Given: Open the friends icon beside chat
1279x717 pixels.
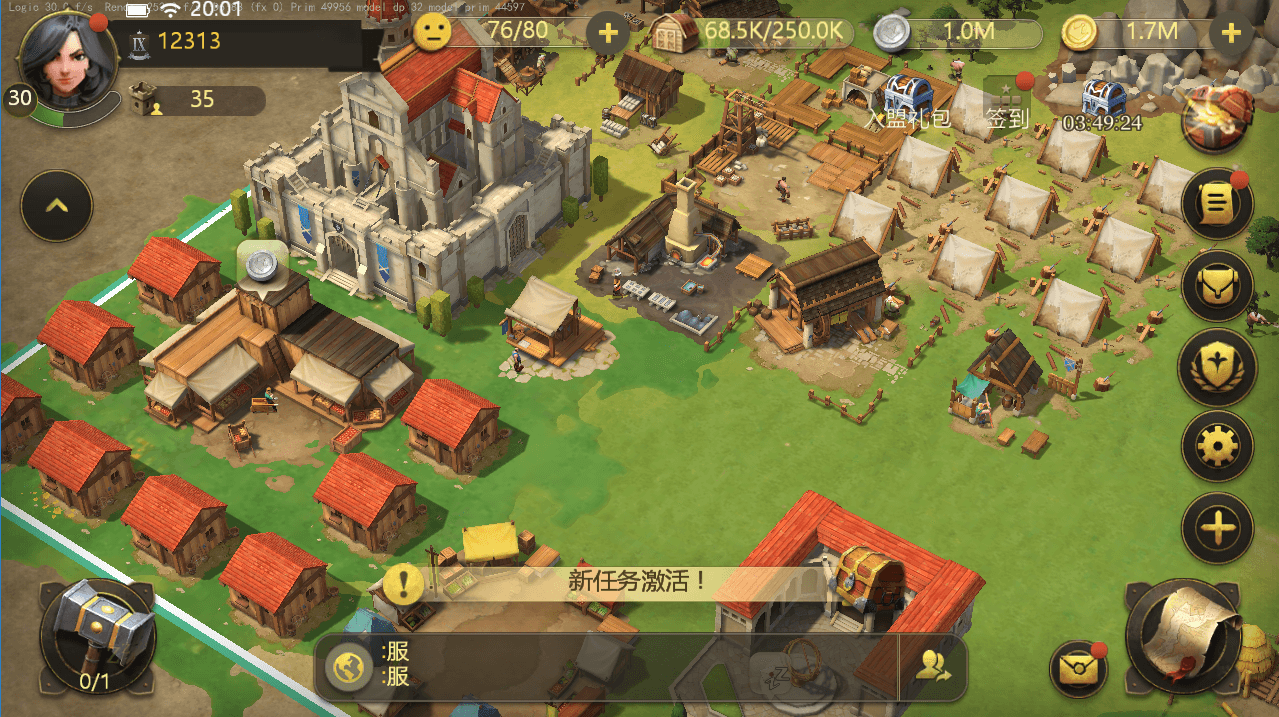Looking at the screenshot, I should pos(933,667).
